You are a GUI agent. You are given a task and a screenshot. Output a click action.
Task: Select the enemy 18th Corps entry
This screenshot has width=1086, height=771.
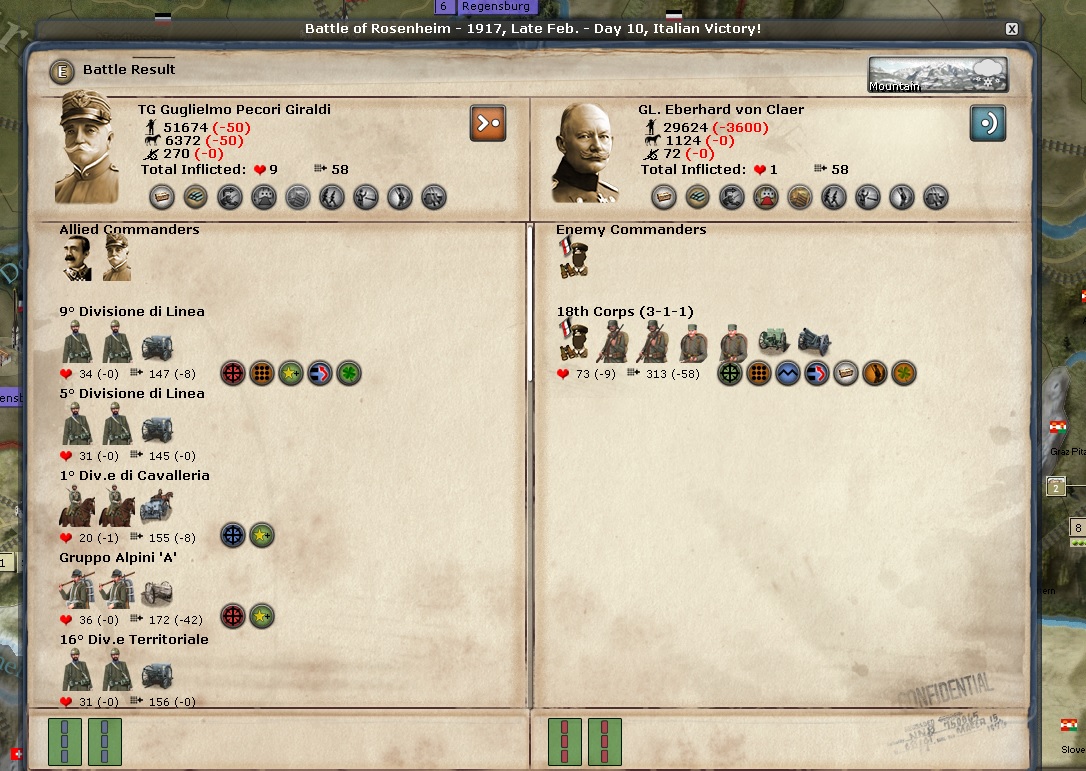coord(624,312)
